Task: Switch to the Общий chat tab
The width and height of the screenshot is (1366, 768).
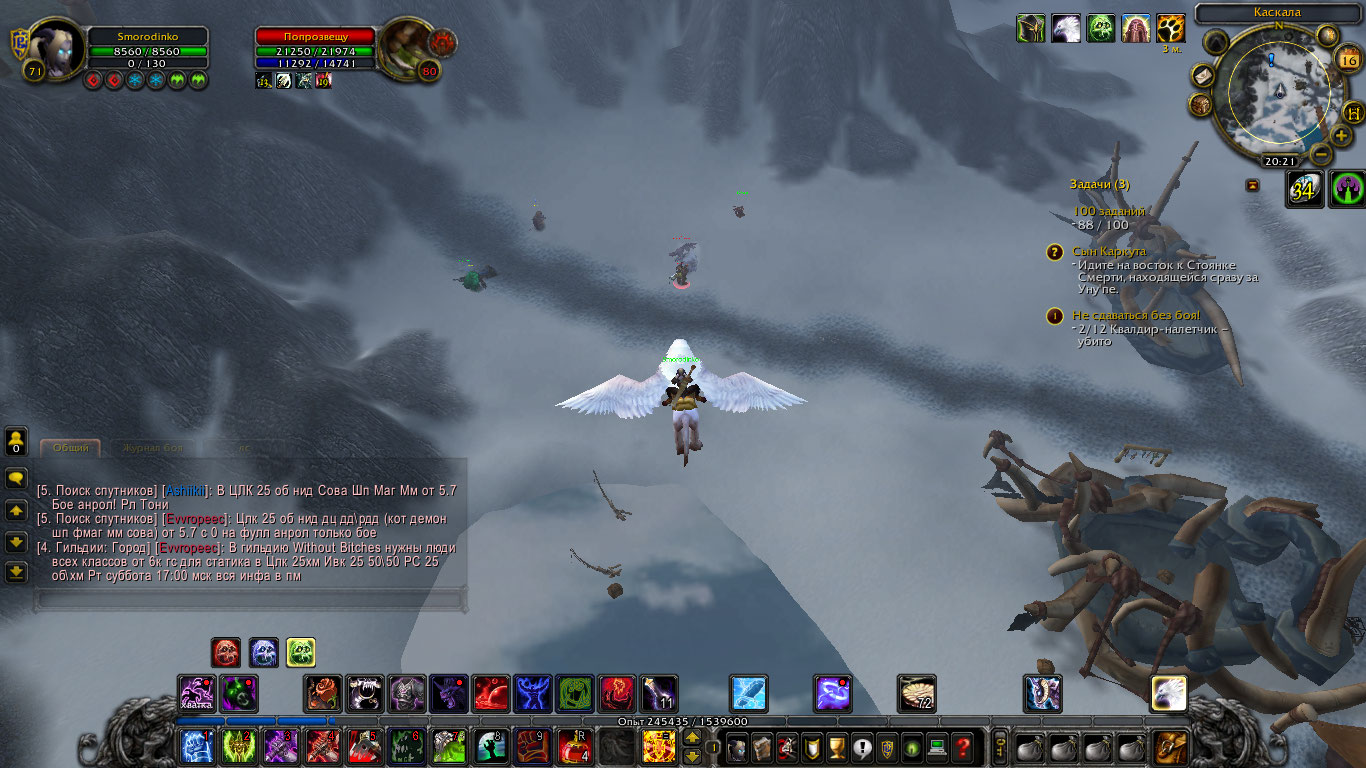Action: (70, 448)
